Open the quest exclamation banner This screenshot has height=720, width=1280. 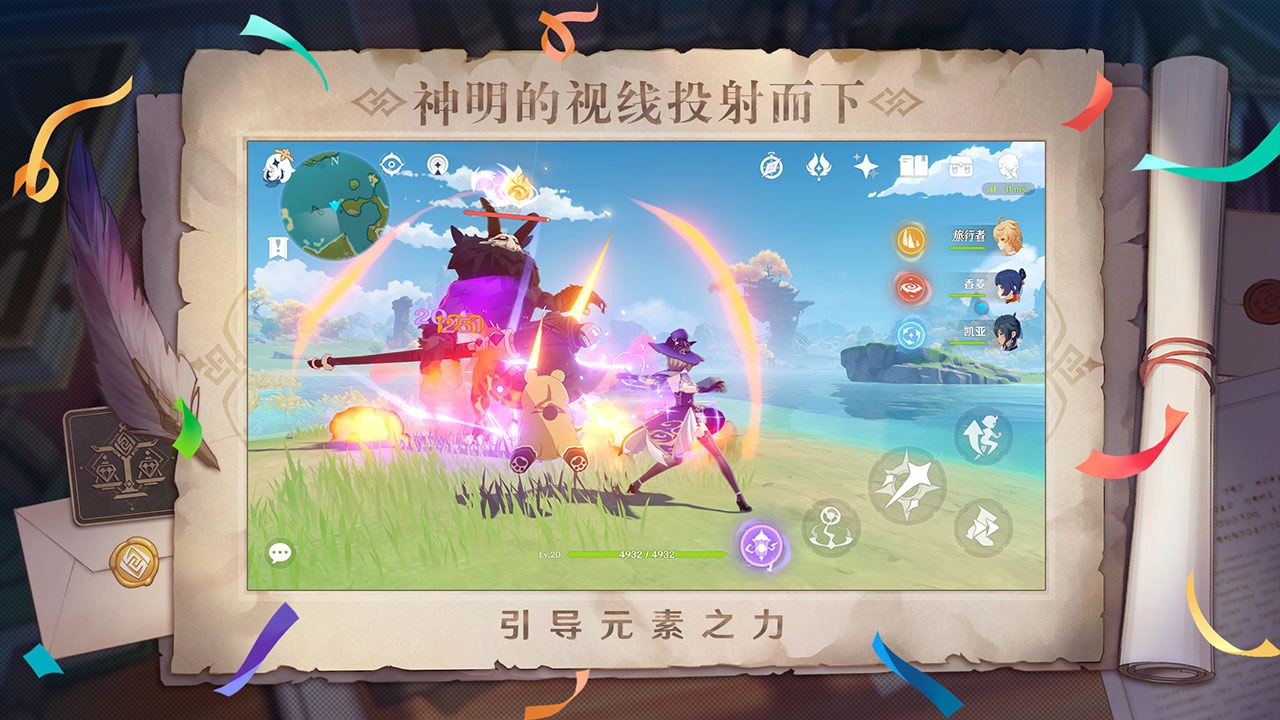(278, 245)
